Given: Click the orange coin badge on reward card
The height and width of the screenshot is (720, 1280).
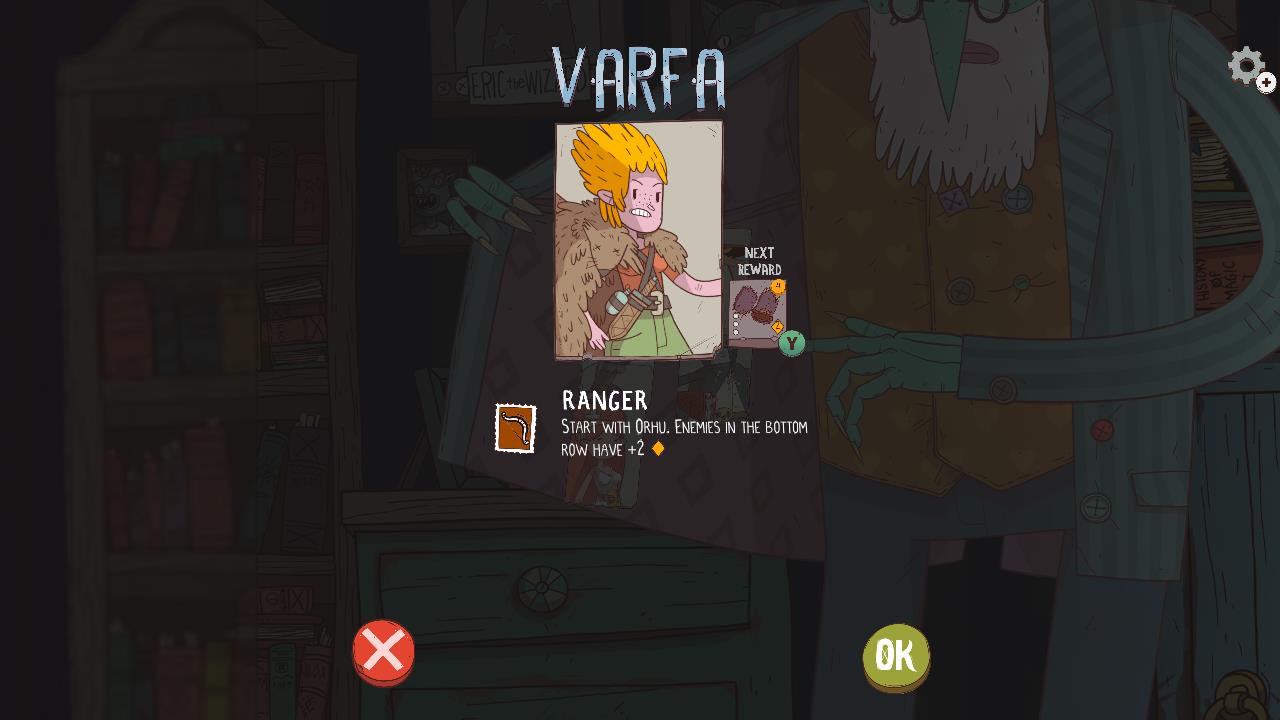Looking at the screenshot, I should click(x=779, y=287).
